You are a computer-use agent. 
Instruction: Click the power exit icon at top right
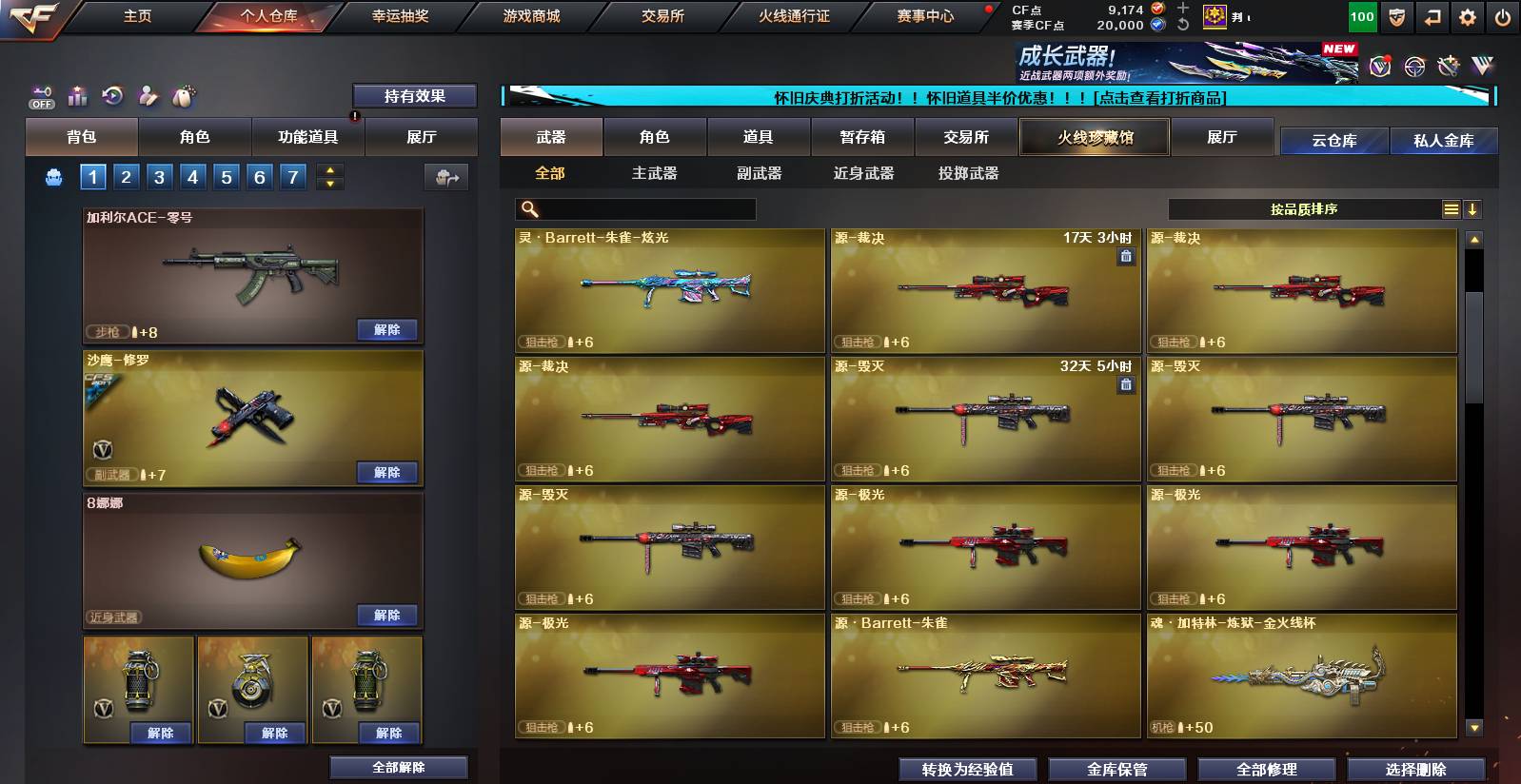click(x=1504, y=16)
